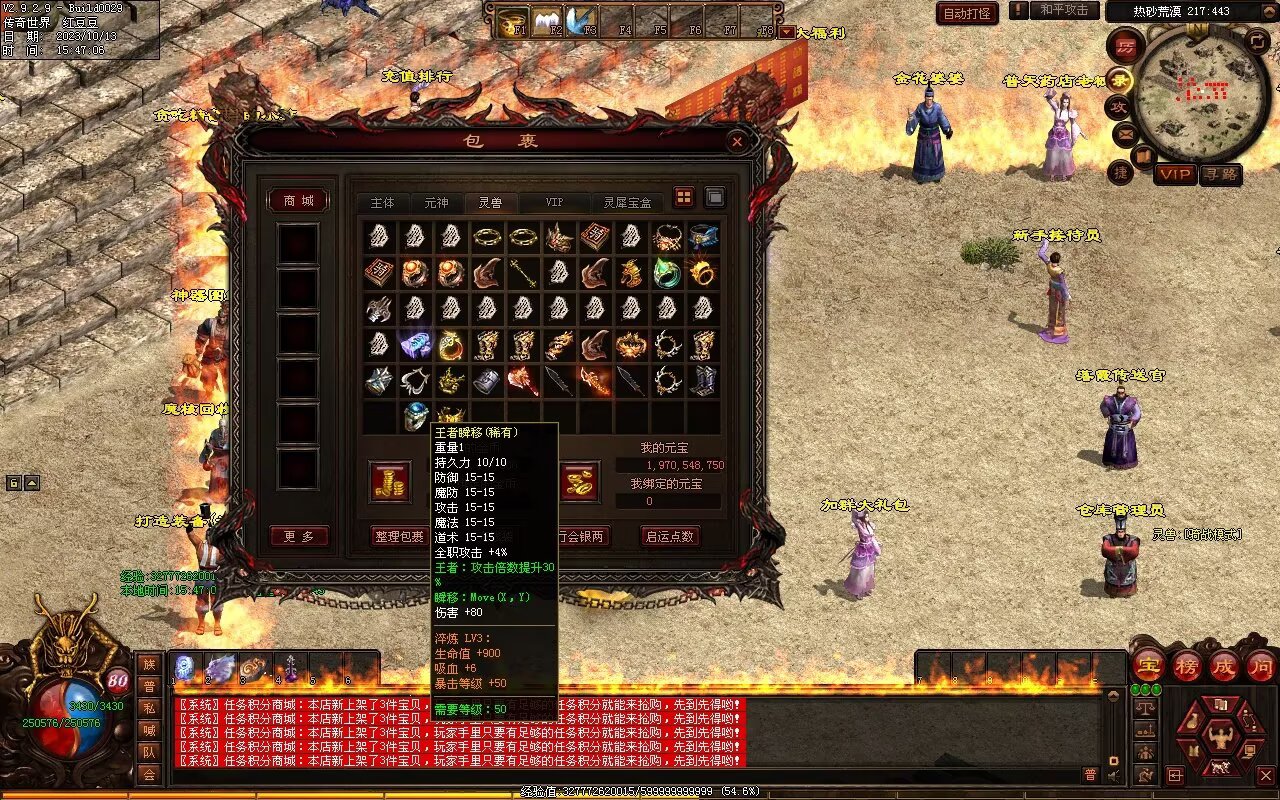
Task: Enable 自动打怪 auto-fight
Action: pos(967,13)
